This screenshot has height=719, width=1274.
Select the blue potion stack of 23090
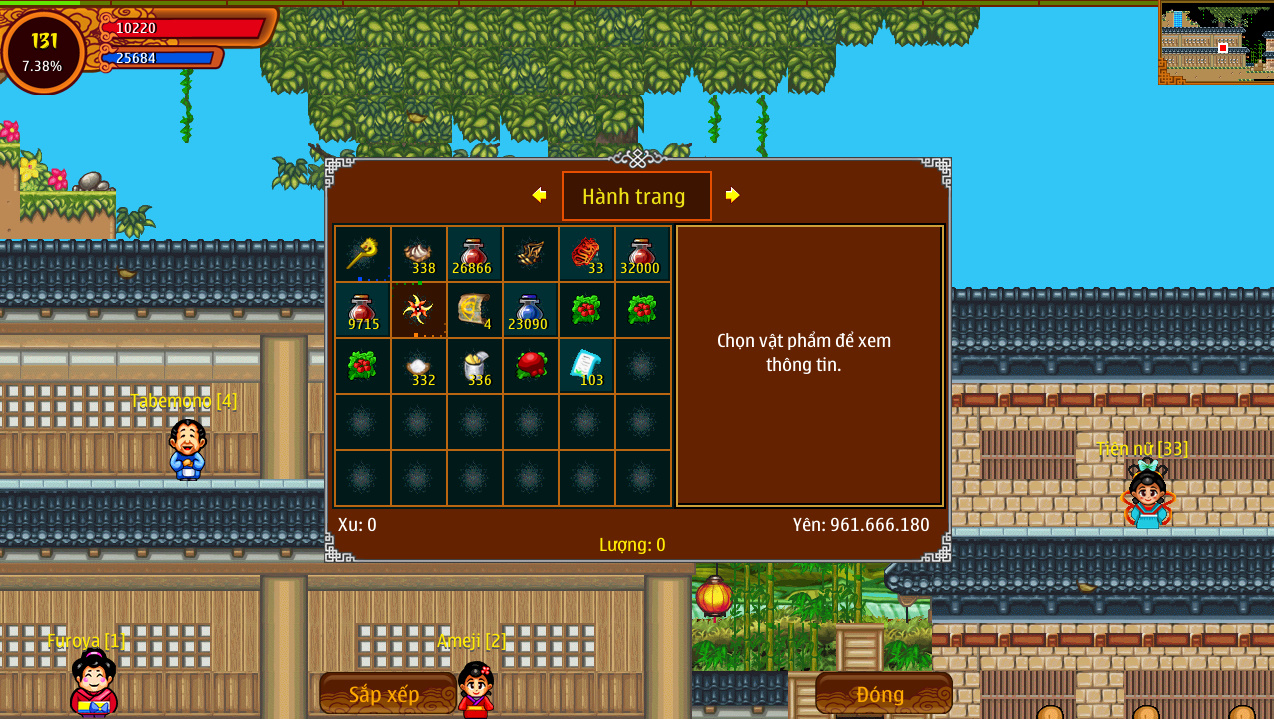tap(530, 310)
